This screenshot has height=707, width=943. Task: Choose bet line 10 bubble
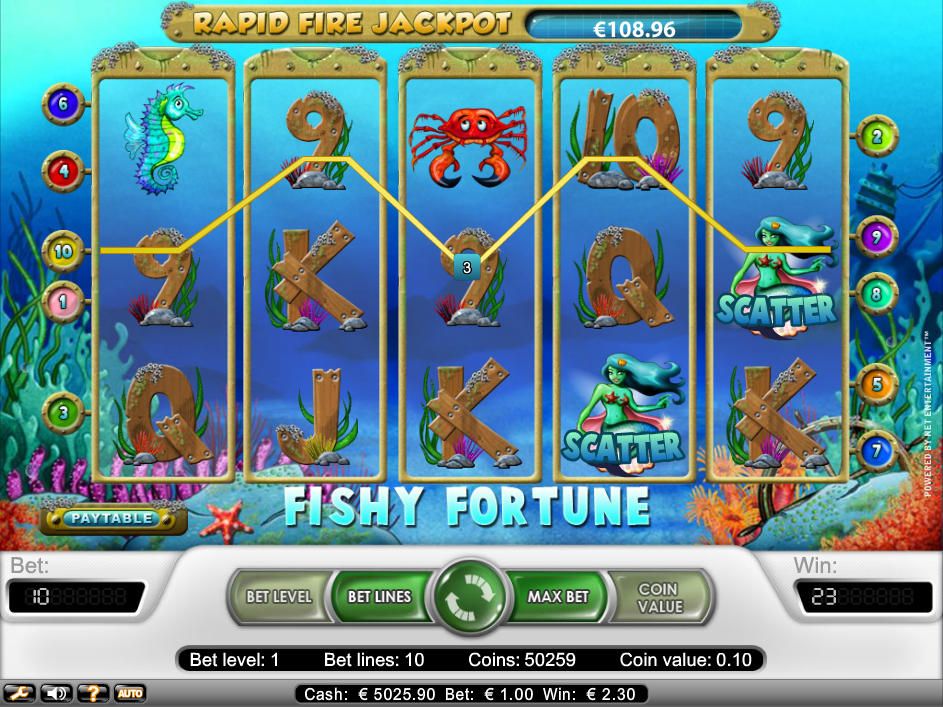tap(63, 251)
